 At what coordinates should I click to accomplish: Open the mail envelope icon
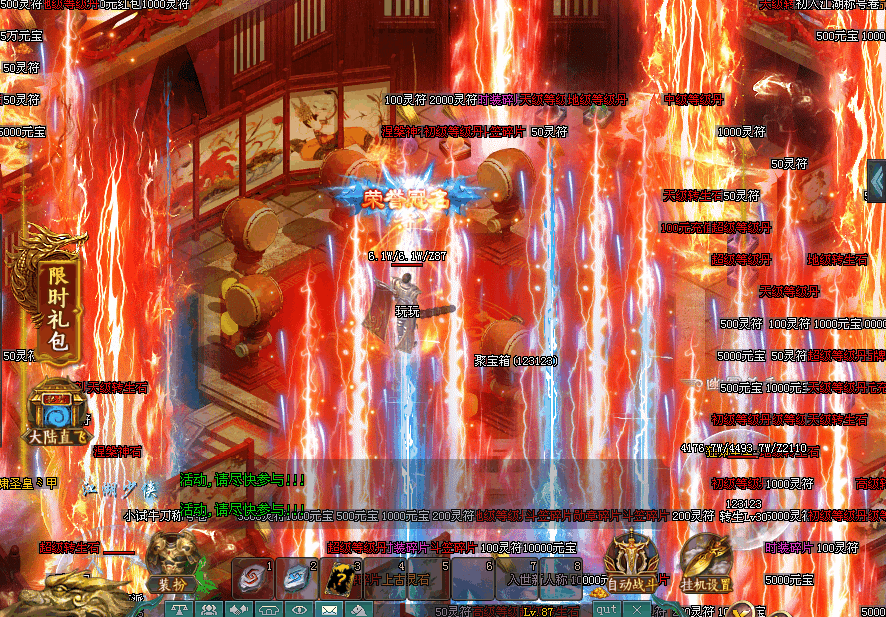click(x=328, y=609)
